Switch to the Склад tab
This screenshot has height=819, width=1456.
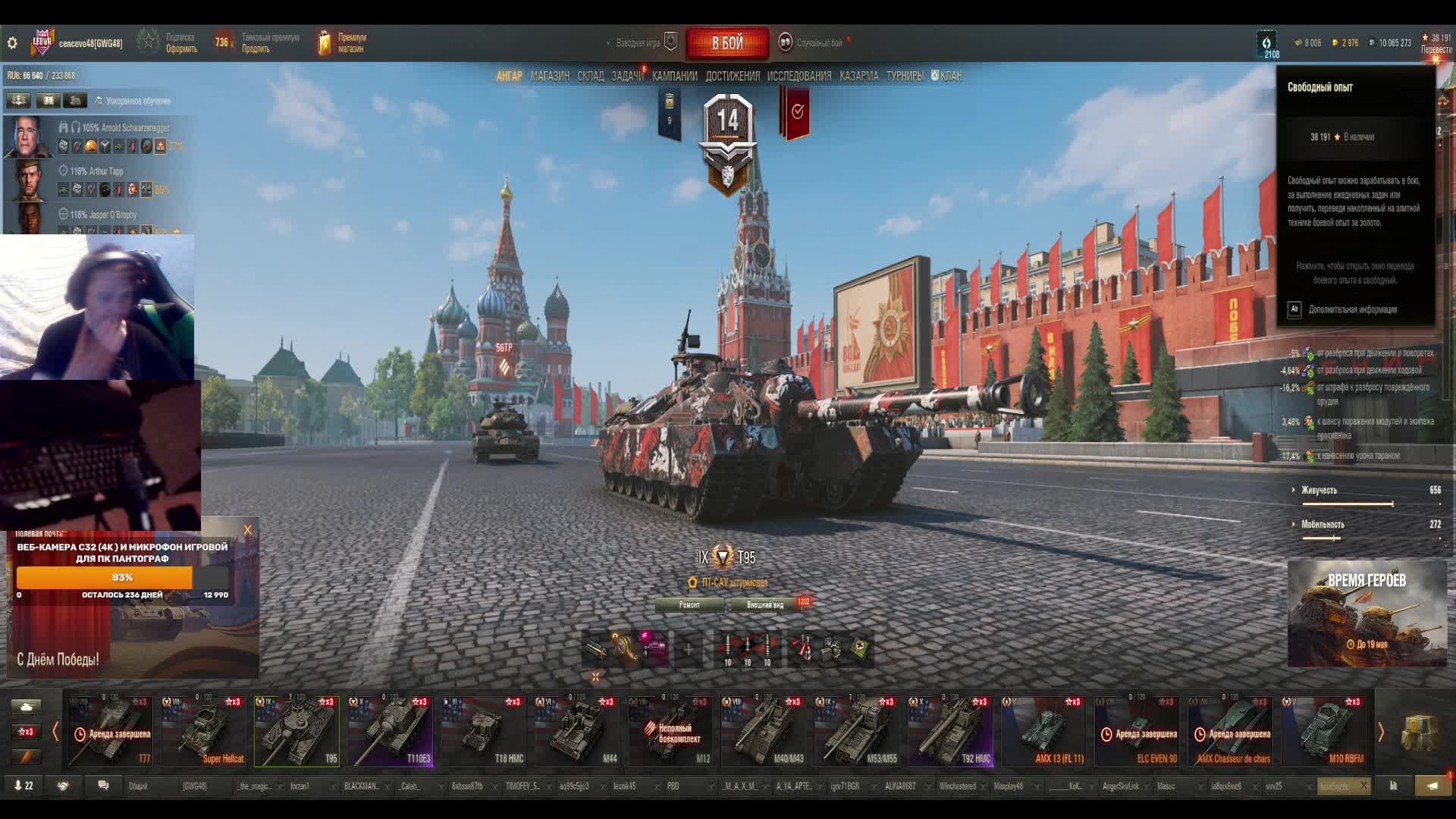[x=590, y=76]
